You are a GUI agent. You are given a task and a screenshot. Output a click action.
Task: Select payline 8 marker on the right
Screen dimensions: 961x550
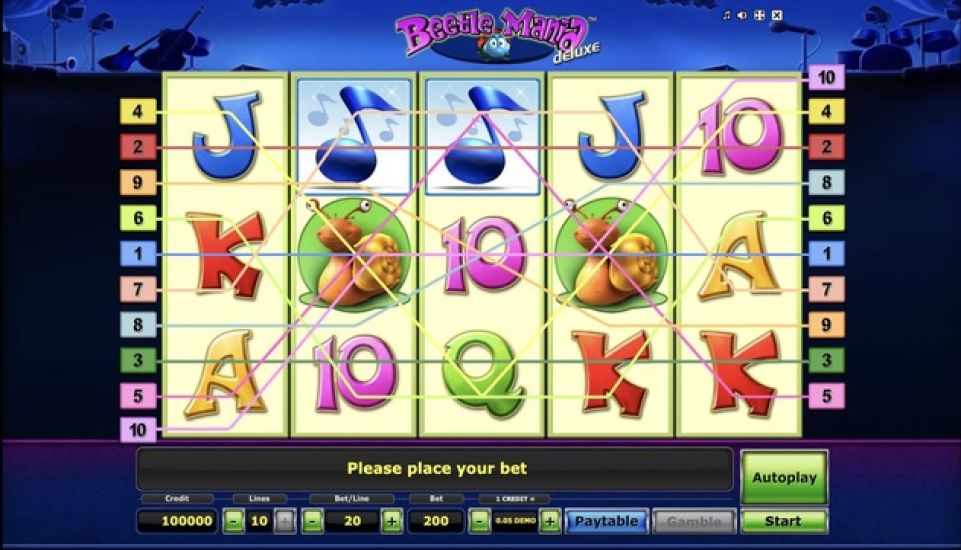(826, 182)
